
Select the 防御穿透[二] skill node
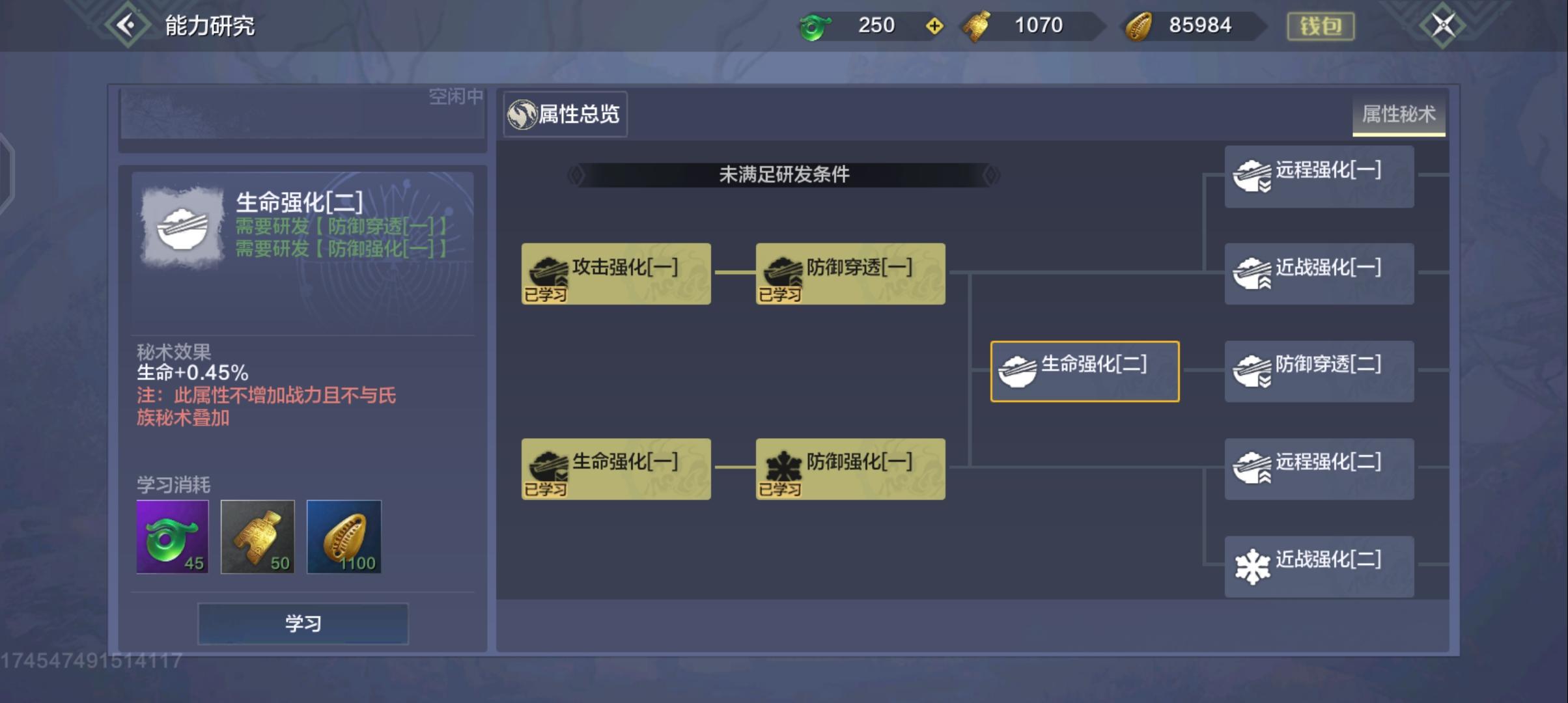click(1319, 371)
